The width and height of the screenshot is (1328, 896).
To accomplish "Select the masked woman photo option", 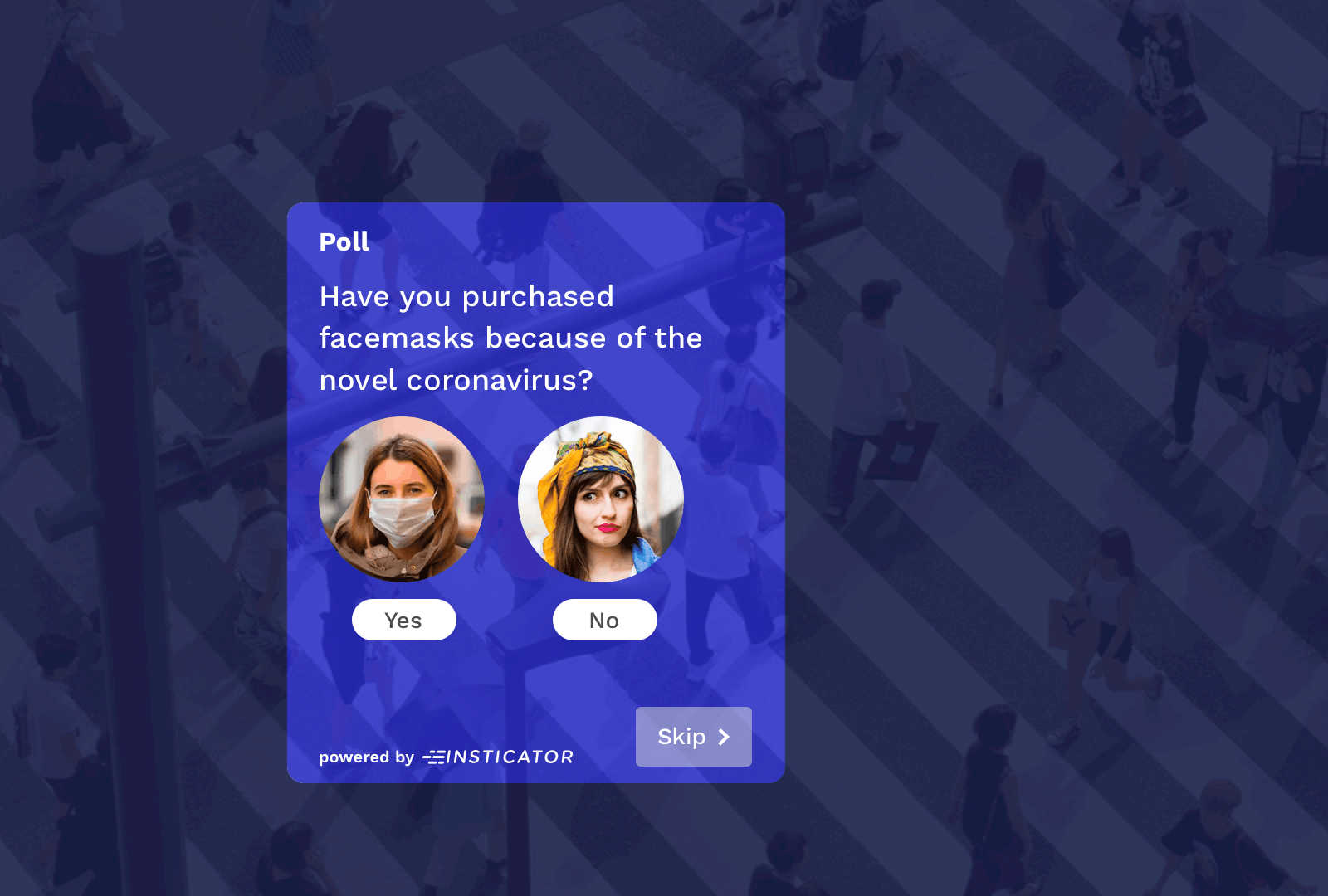I will pyautogui.click(x=402, y=499).
